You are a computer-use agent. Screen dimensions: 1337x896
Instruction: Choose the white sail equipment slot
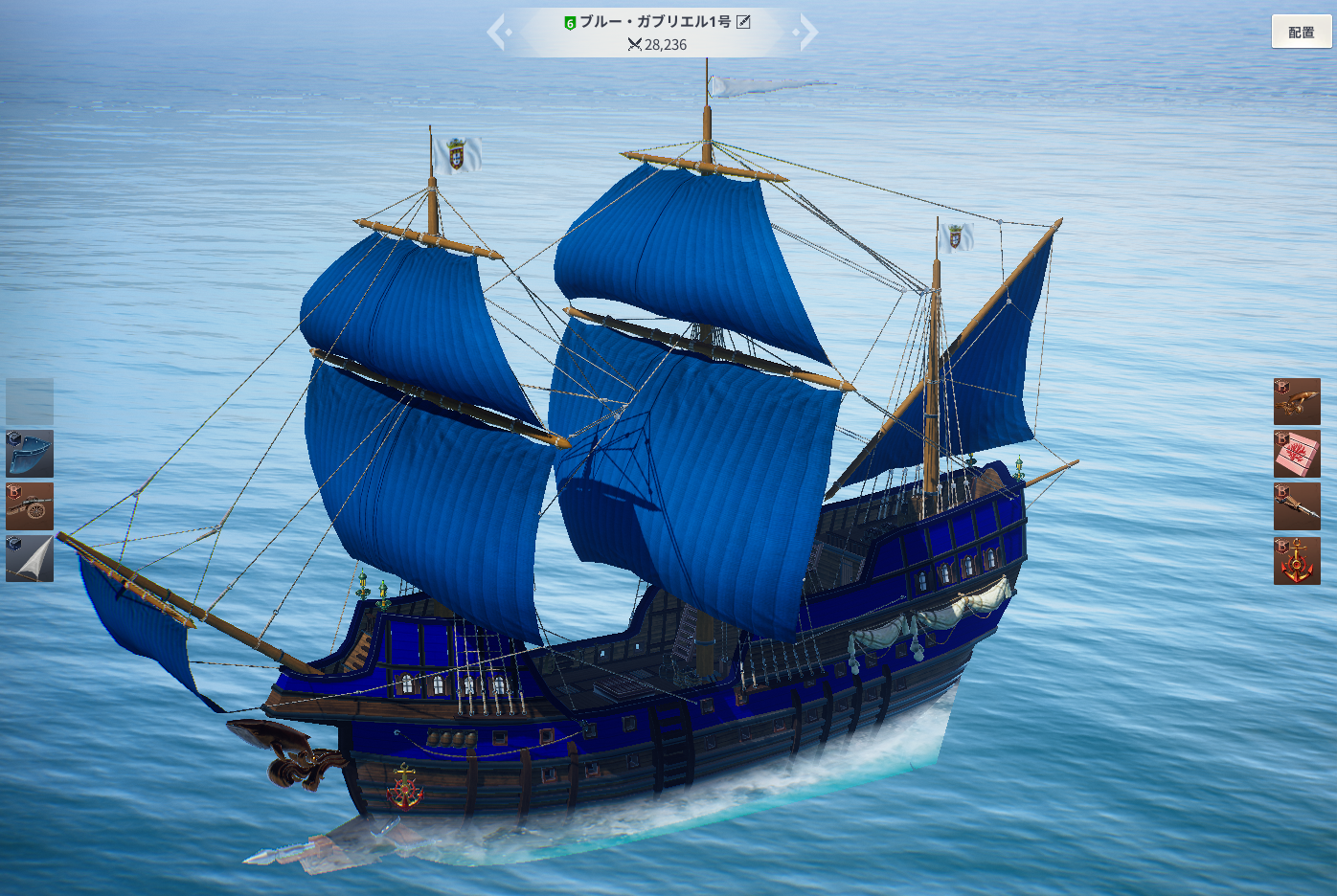(x=30, y=559)
